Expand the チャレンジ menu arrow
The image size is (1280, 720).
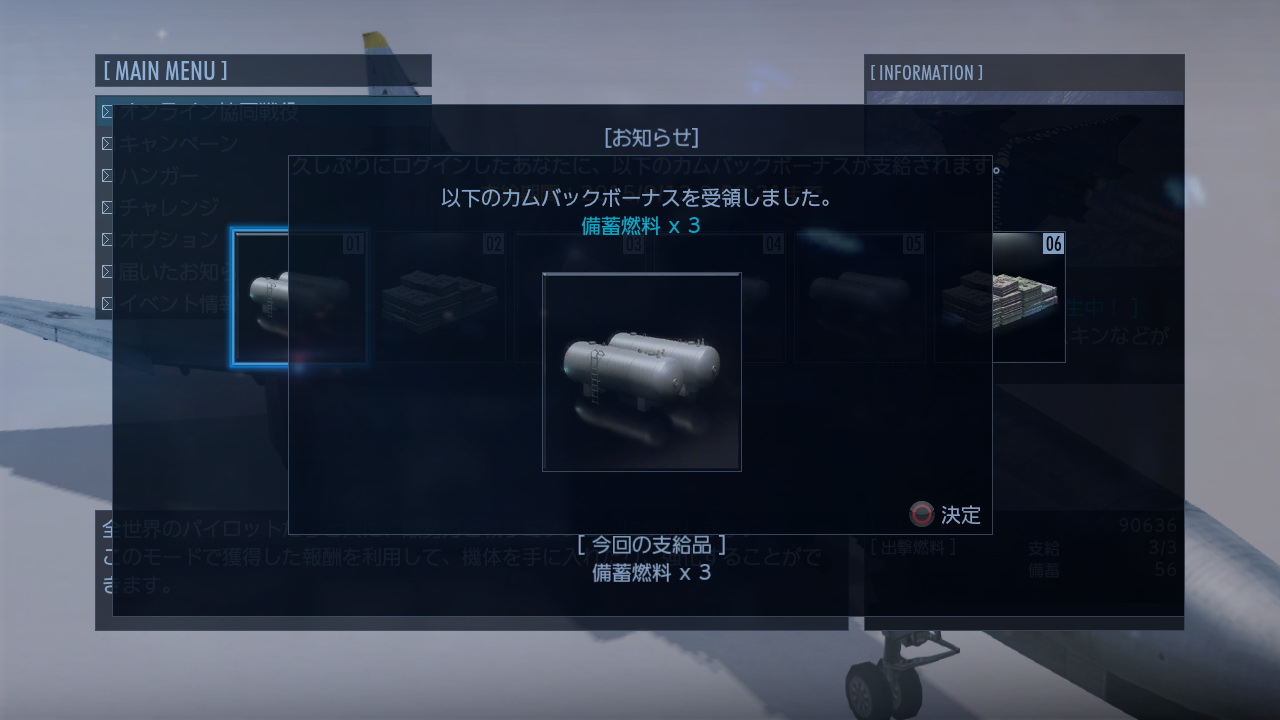pyautogui.click(x=108, y=207)
